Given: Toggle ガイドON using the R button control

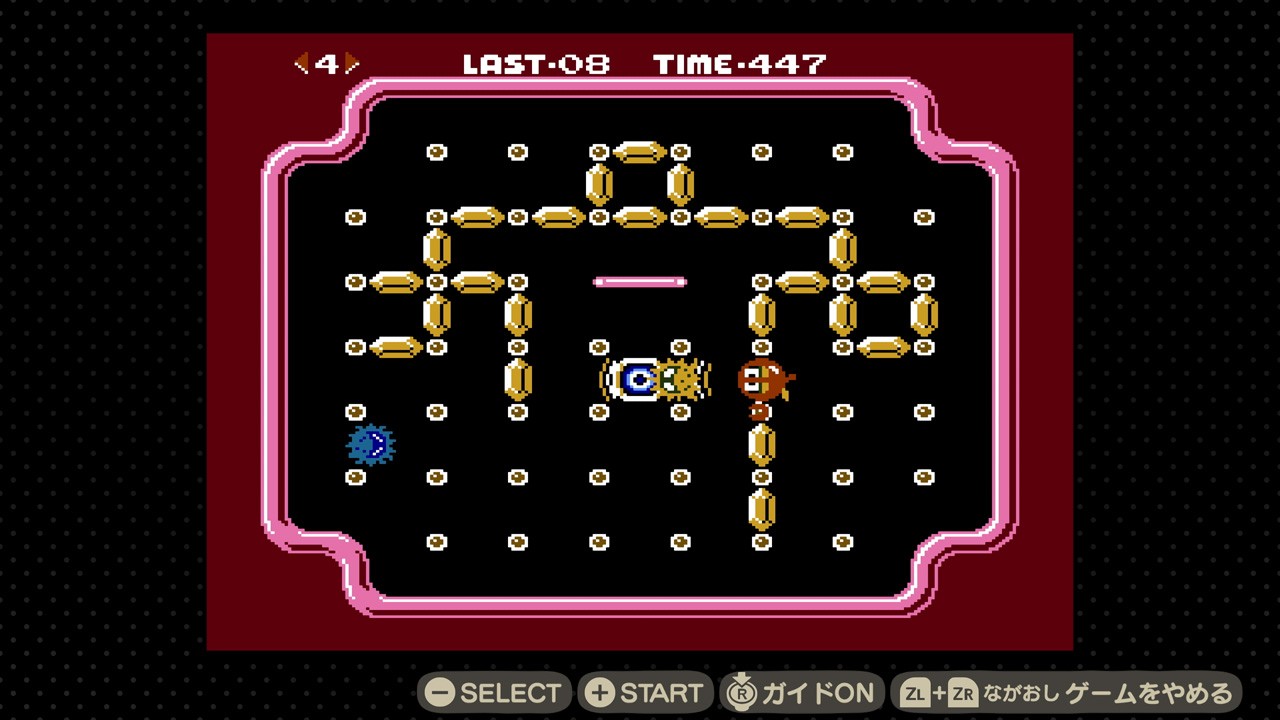Looking at the screenshot, I should tap(800, 691).
